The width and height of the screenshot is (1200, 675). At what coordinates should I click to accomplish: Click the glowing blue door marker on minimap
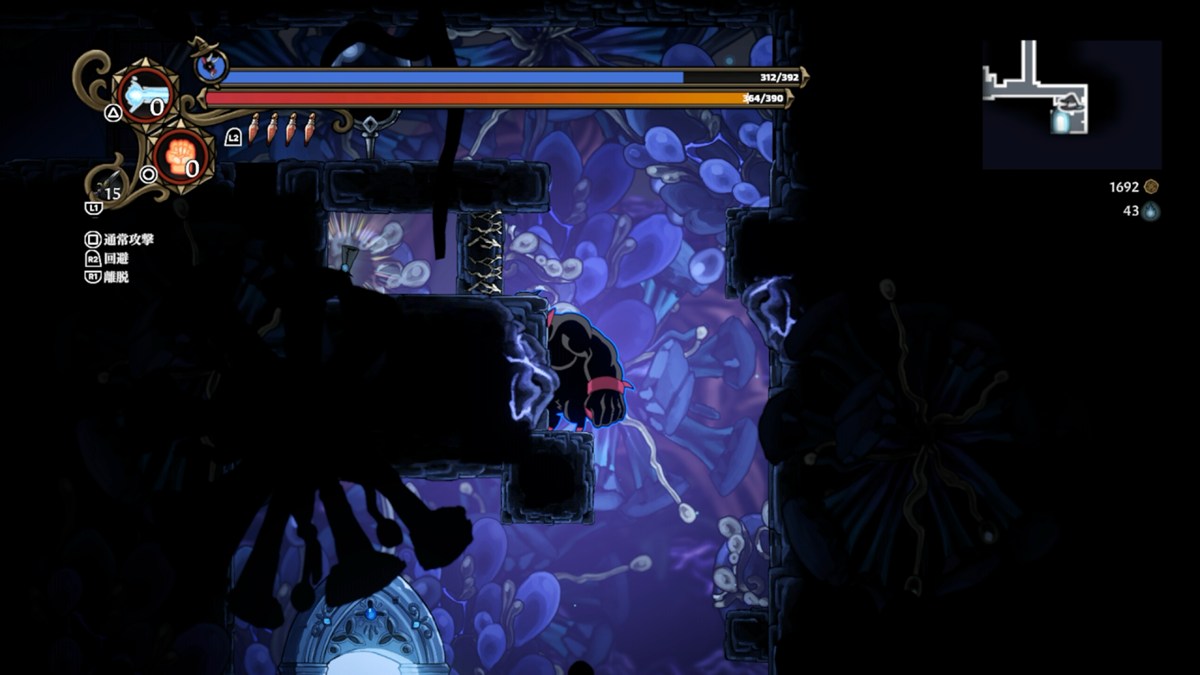(x=1060, y=122)
